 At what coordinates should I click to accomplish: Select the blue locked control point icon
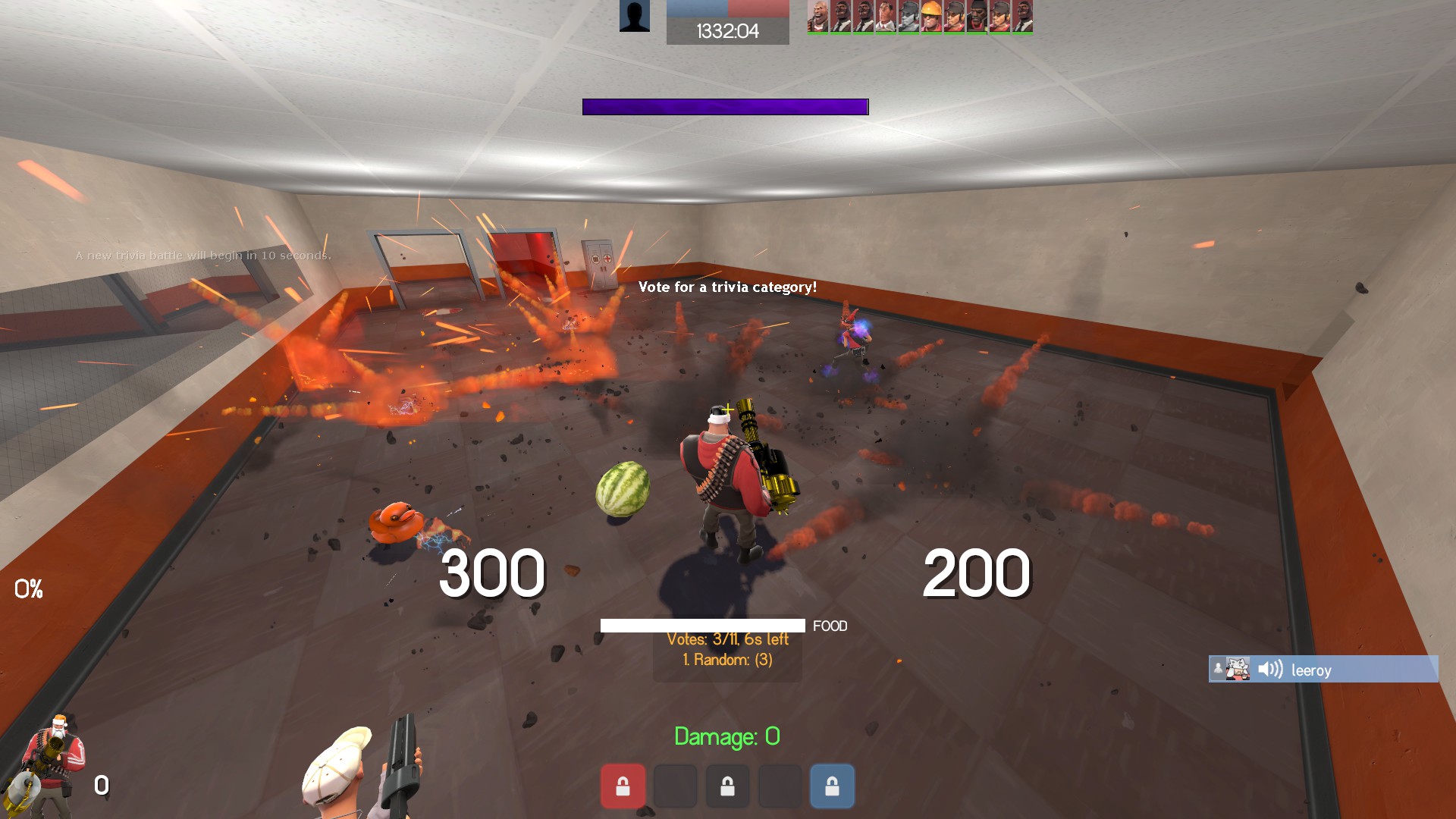tap(832, 786)
